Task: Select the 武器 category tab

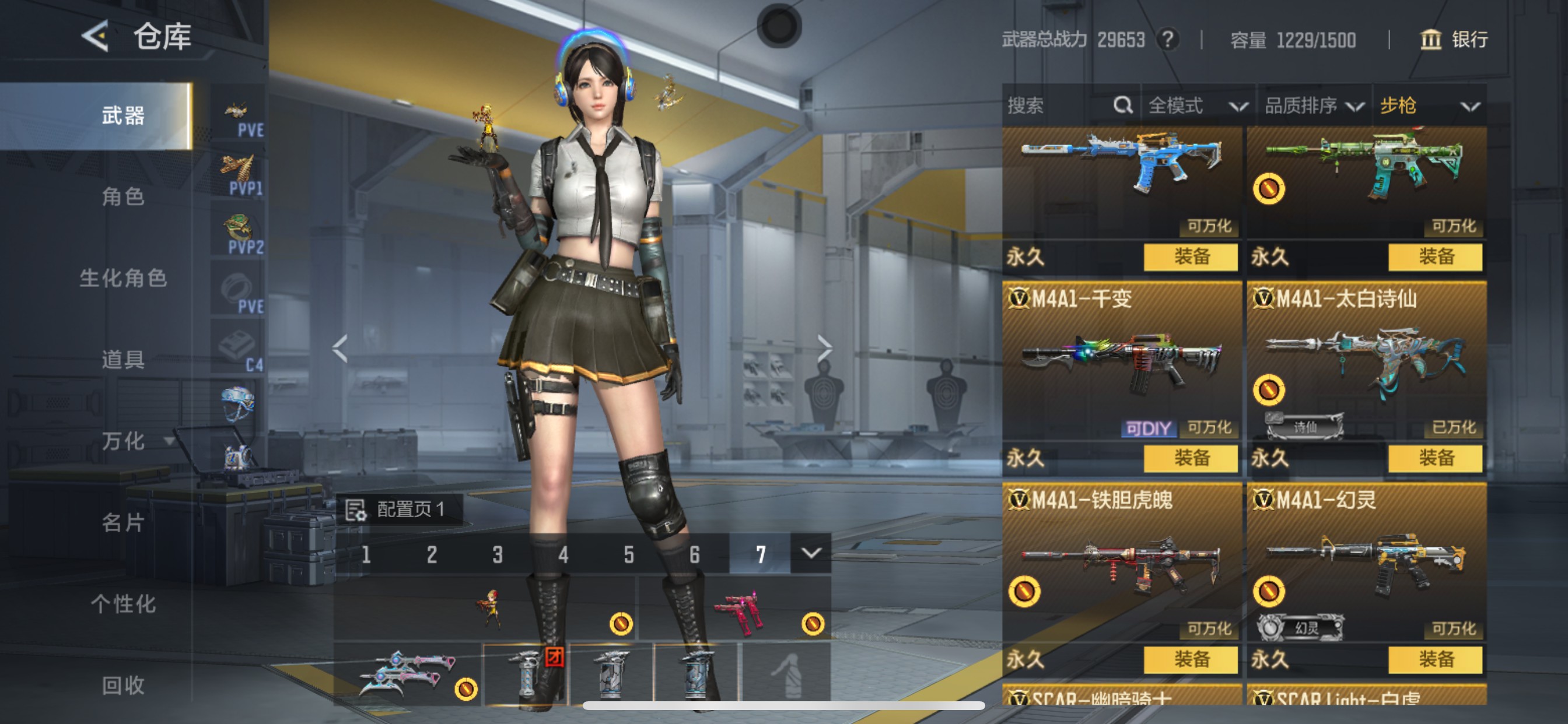Action: coord(123,115)
